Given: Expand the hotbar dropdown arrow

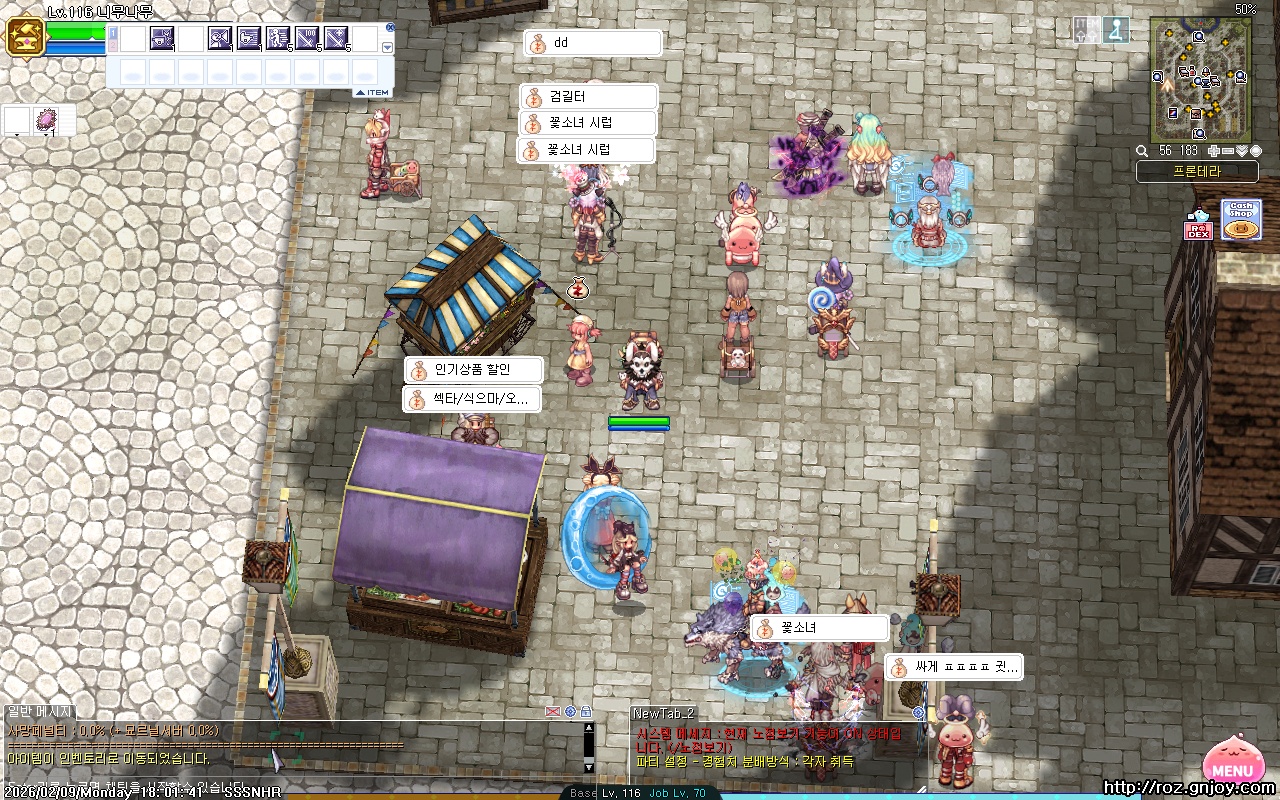Looking at the screenshot, I should click(388, 47).
